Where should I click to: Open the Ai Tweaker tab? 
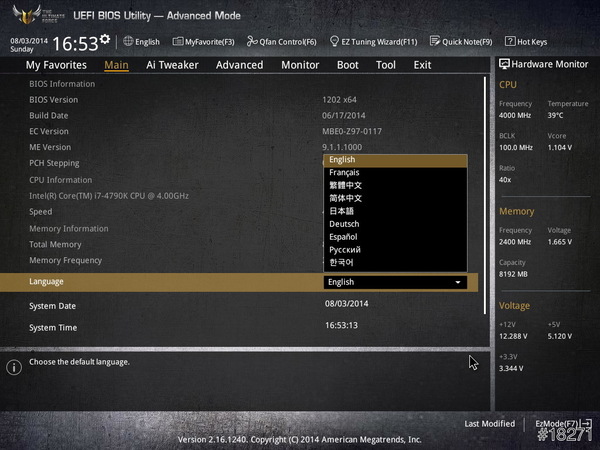[172, 65]
